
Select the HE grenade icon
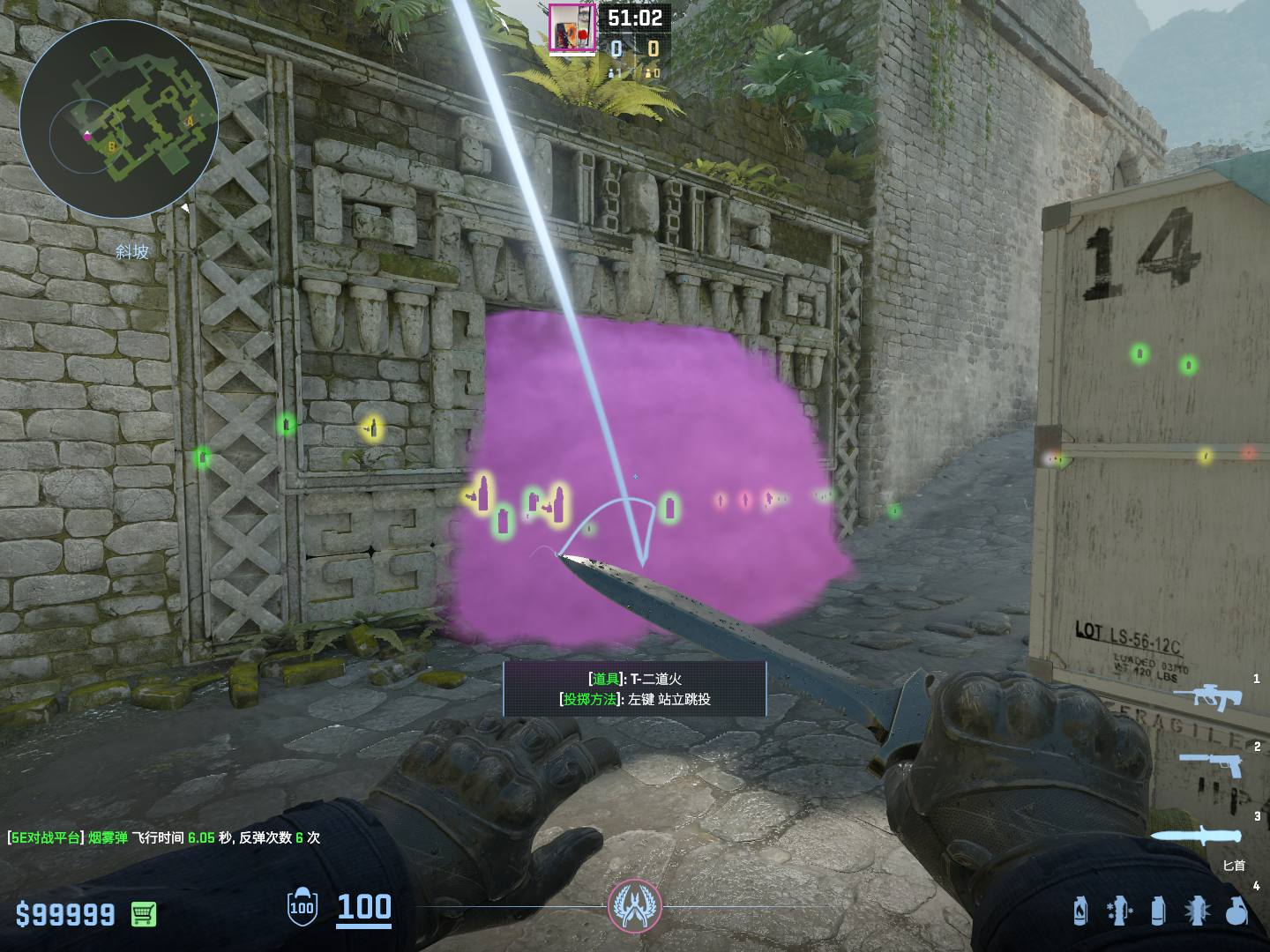coord(1236,911)
